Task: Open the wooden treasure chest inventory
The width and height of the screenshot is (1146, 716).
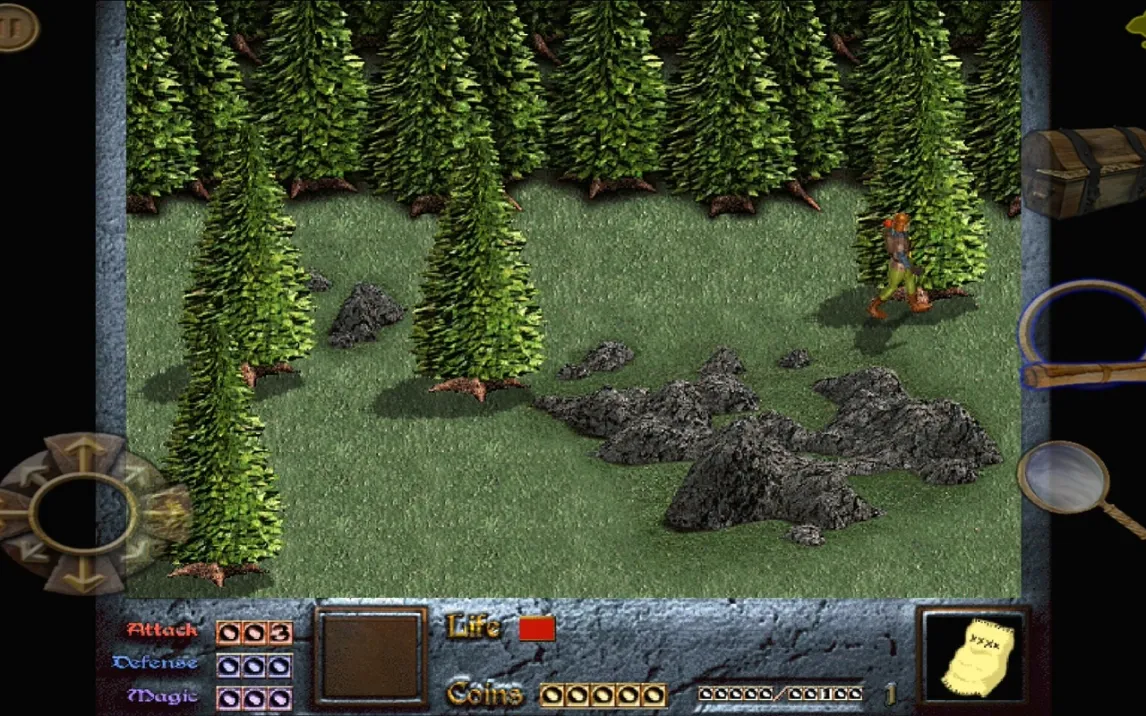Action: 1084,170
